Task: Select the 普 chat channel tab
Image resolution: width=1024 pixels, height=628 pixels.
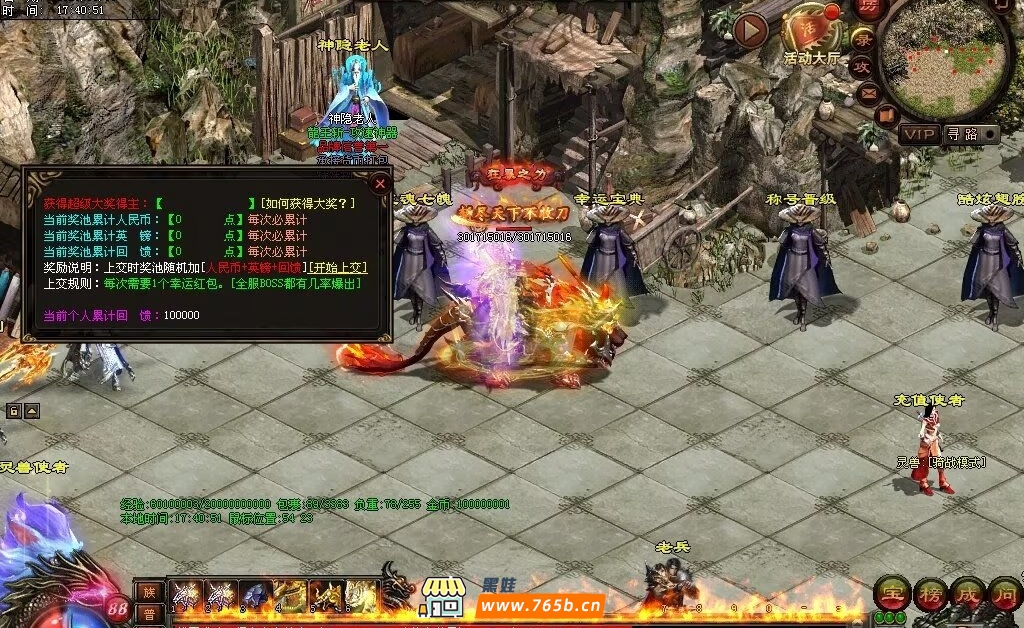Action: pos(149,614)
